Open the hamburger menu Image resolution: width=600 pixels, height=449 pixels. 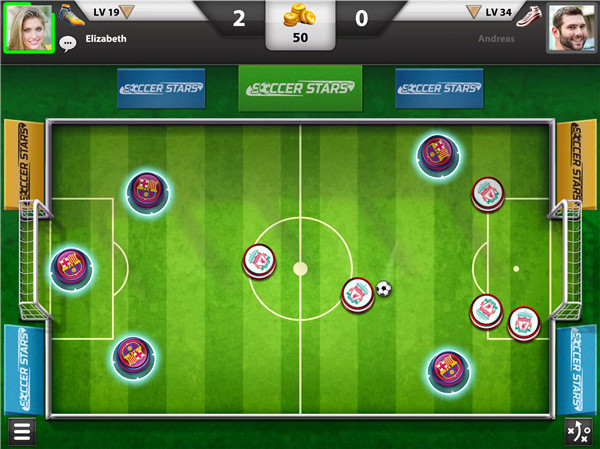(21, 432)
